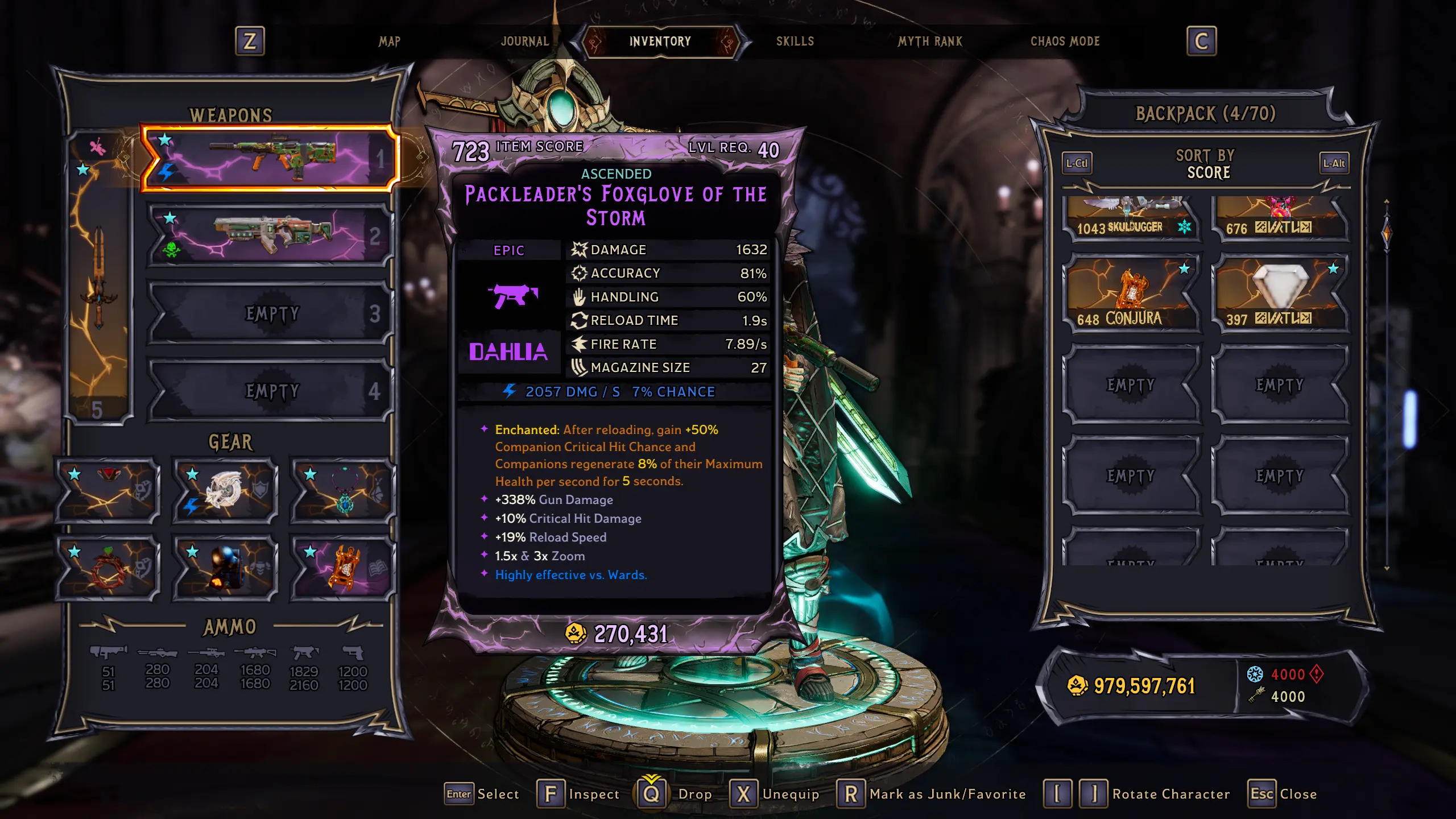Select the white dragon-crest shield gear slot
1456x819 pixels.
tap(225, 490)
